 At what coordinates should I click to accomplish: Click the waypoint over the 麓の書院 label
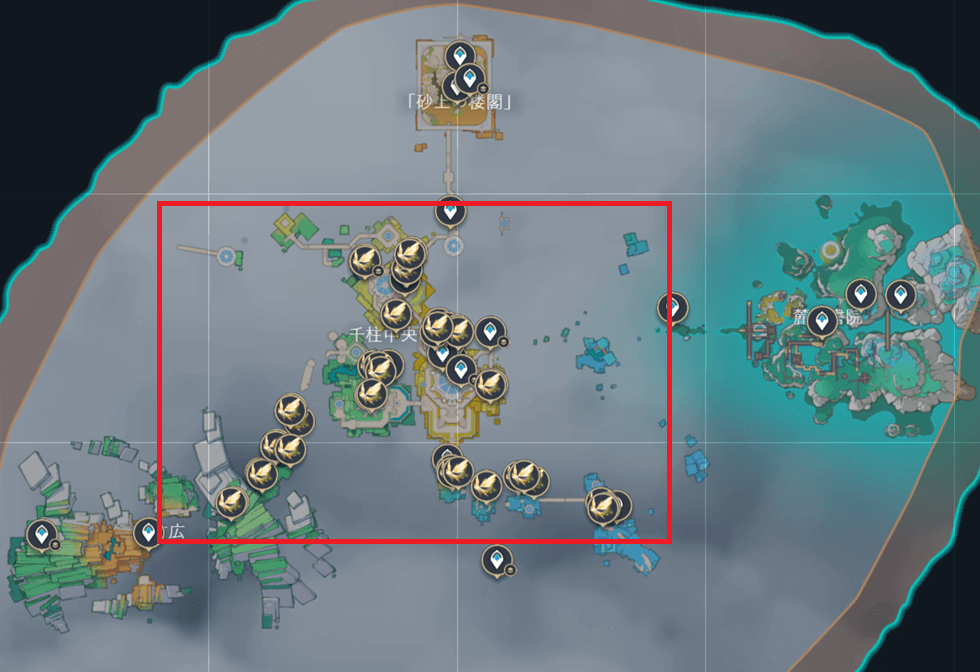pyautogui.click(x=822, y=321)
